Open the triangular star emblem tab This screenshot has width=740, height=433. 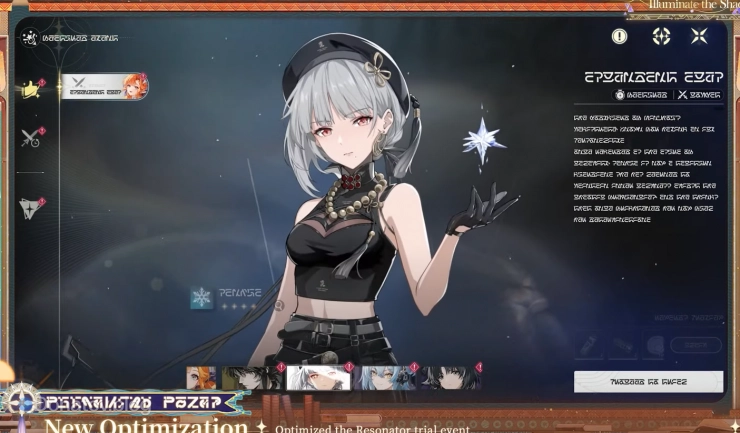pyautogui.click(x=30, y=206)
